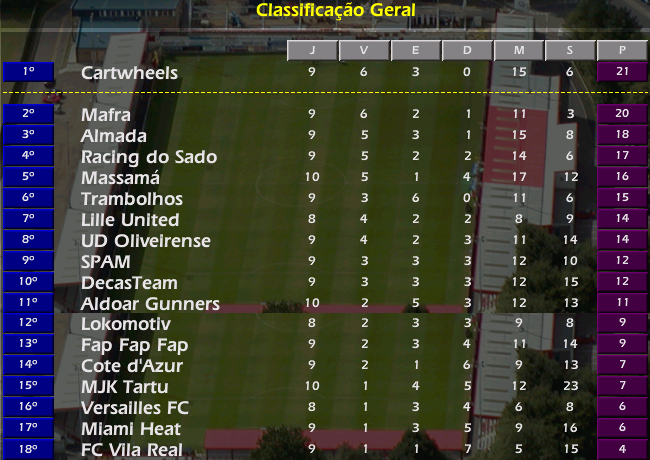Select the Cartwheels team row
The height and width of the screenshot is (460, 650).
pyautogui.click(x=130, y=73)
